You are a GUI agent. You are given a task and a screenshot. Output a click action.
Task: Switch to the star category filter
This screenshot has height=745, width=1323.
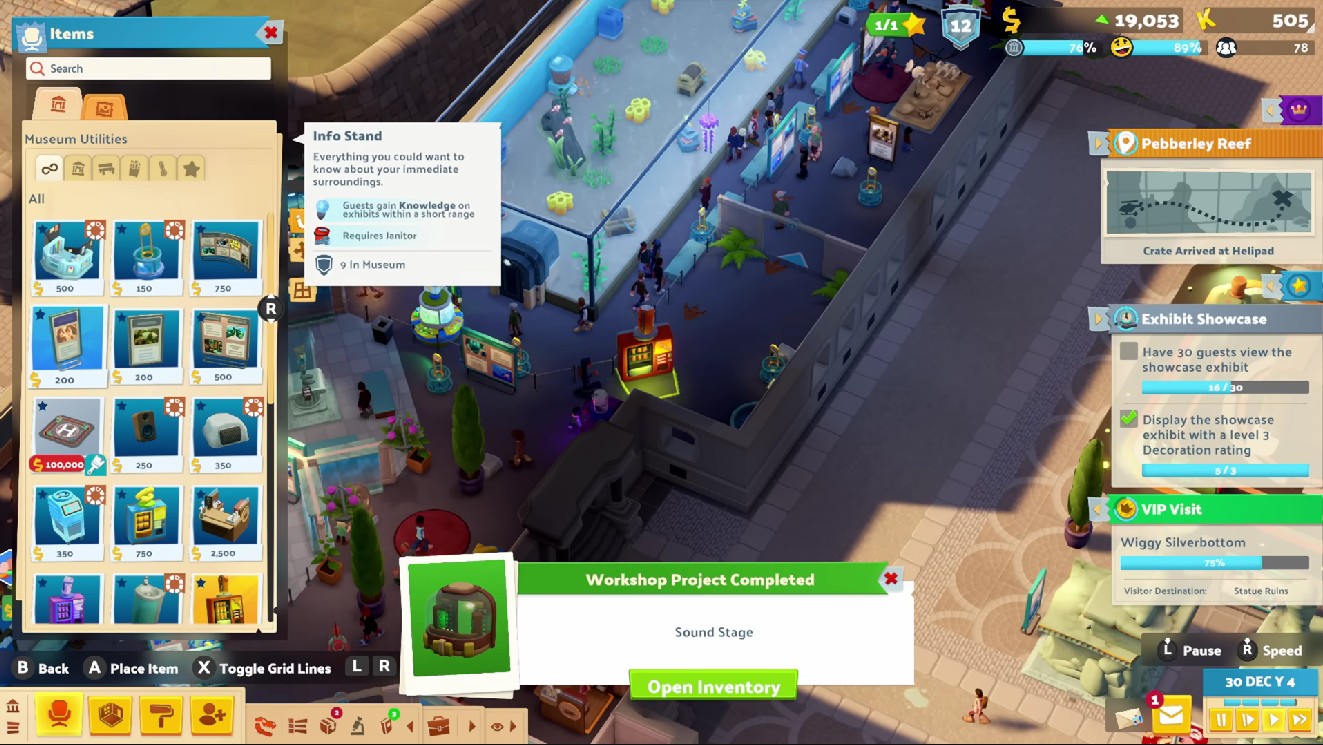point(191,169)
